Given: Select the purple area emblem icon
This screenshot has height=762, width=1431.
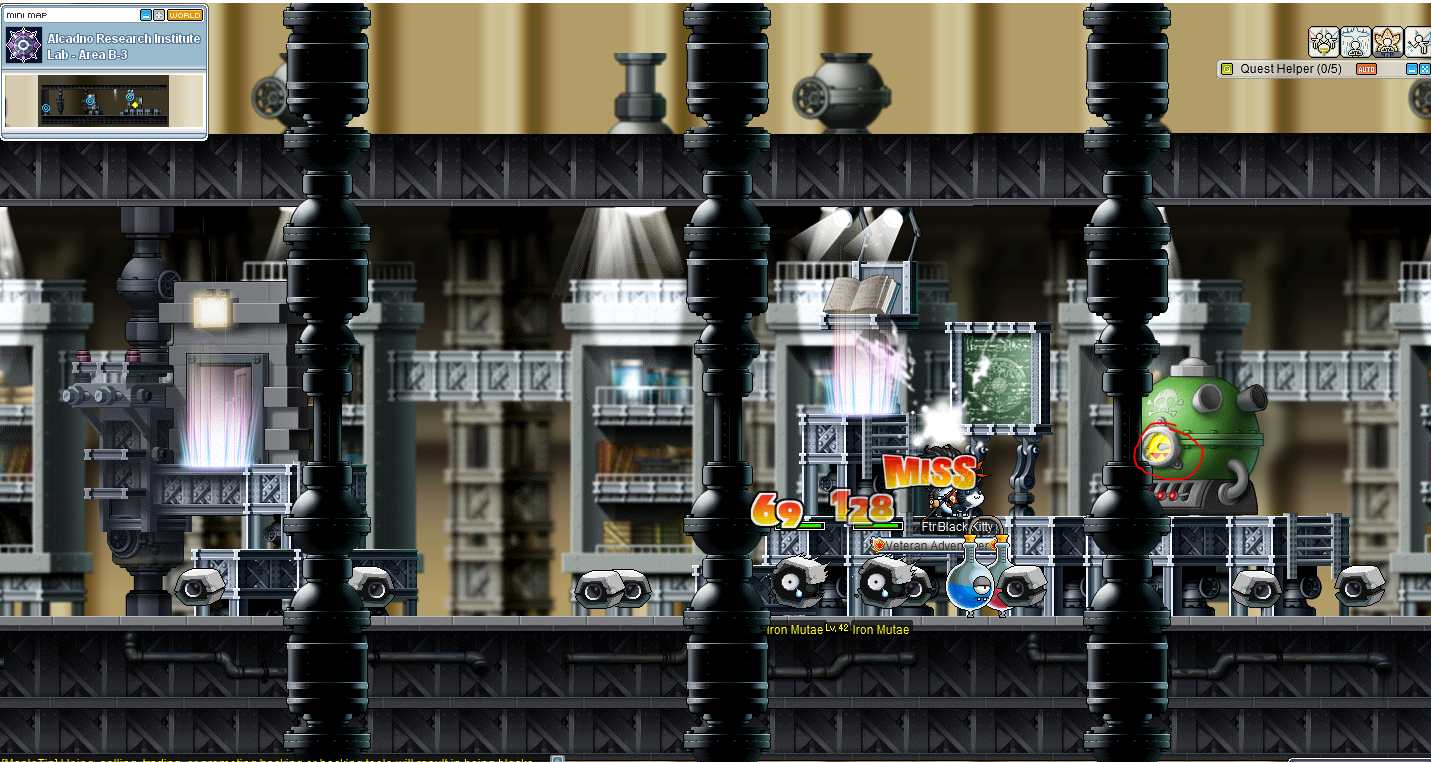Looking at the screenshot, I should [x=22, y=46].
